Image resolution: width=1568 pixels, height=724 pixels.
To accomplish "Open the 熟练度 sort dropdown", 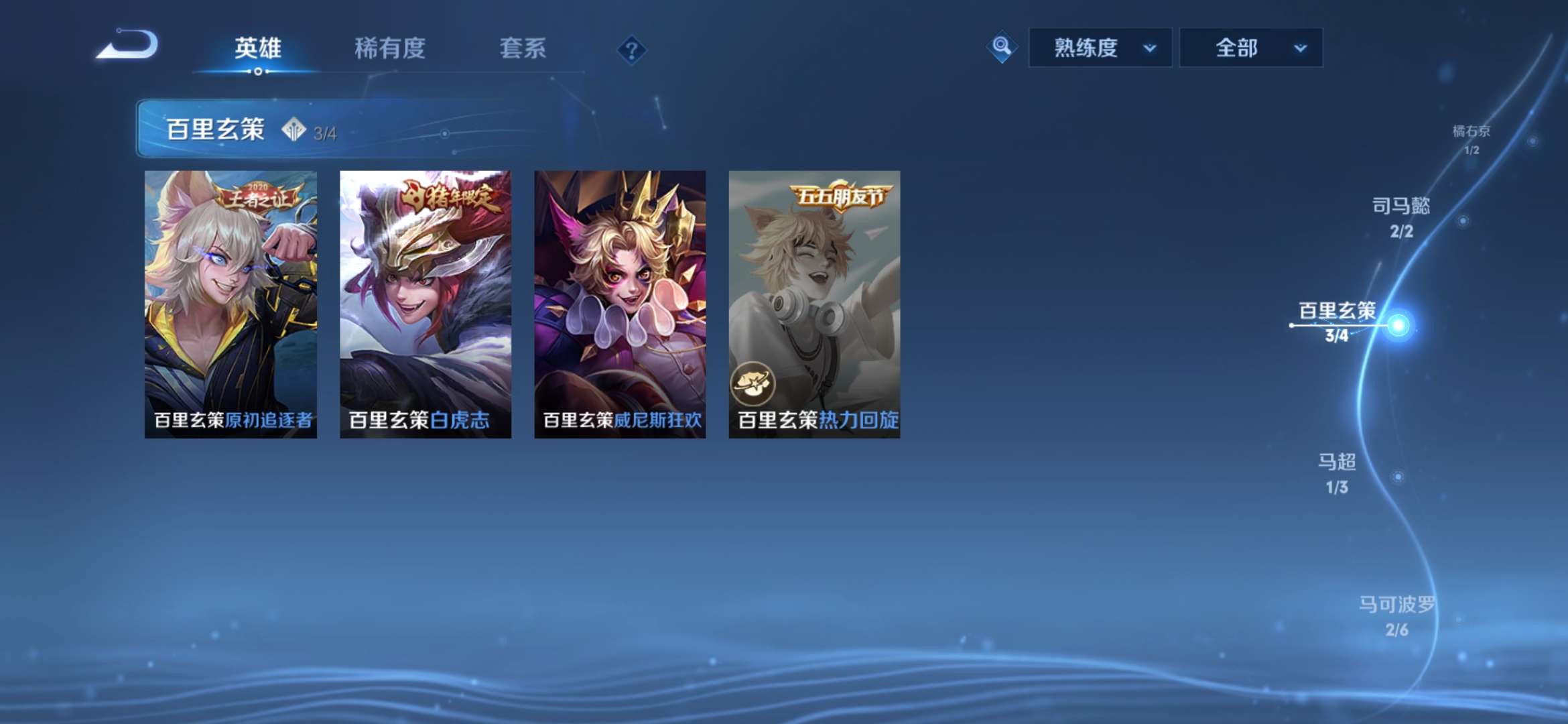I will 1099,48.
